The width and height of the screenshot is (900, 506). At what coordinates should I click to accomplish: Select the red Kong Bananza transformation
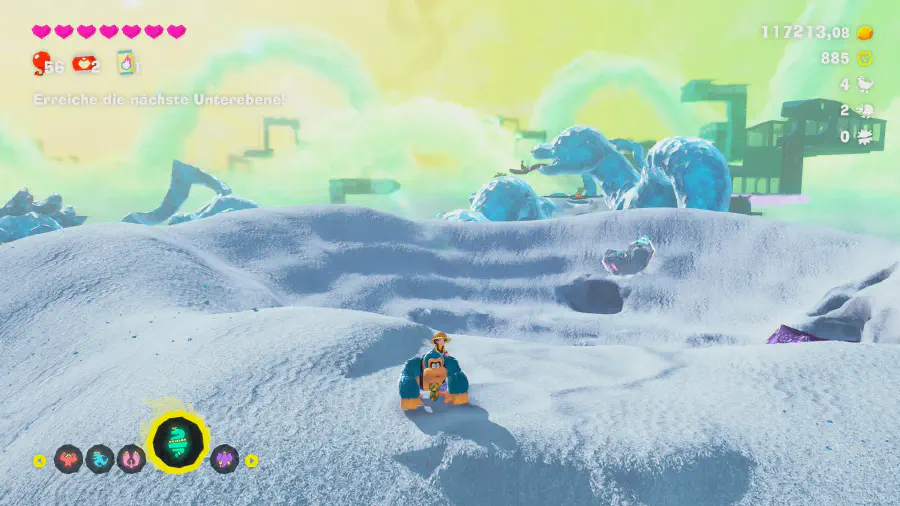coord(68,459)
